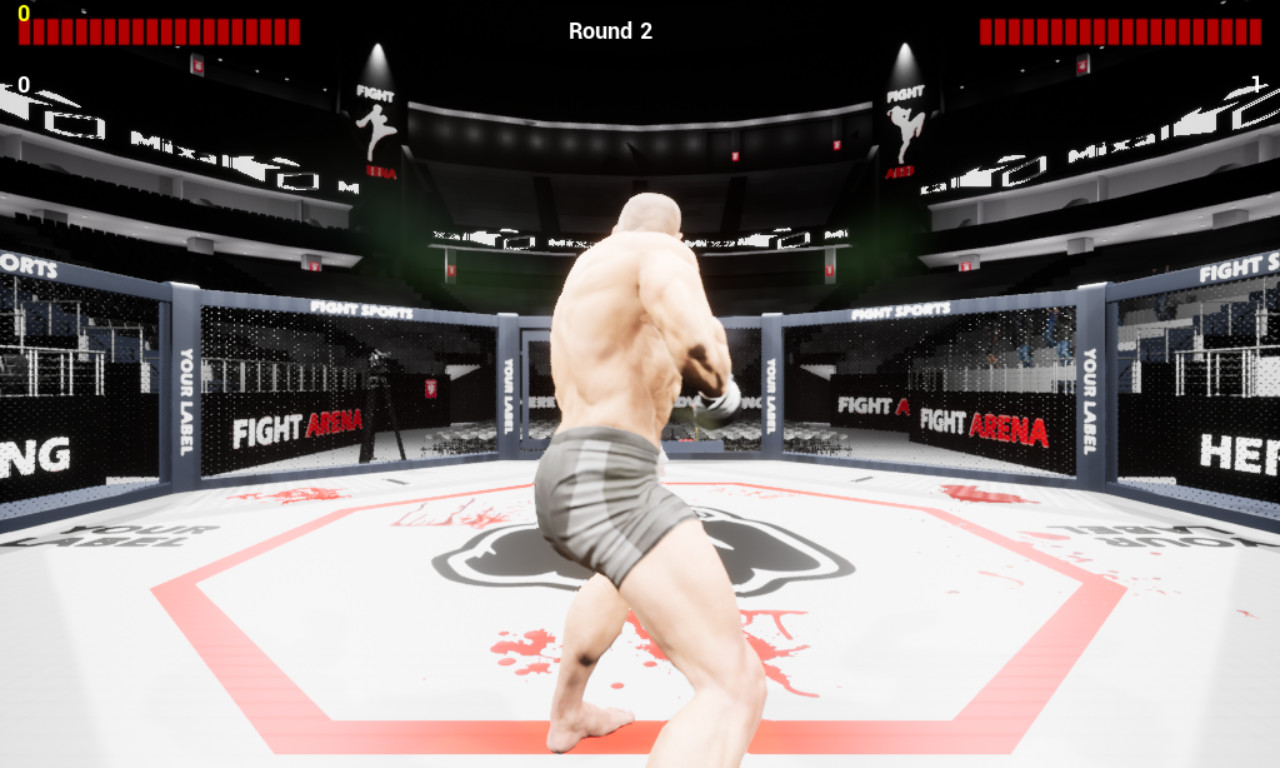Viewport: 1280px width, 768px height.
Task: Click the left red health bar
Action: click(x=160, y=30)
